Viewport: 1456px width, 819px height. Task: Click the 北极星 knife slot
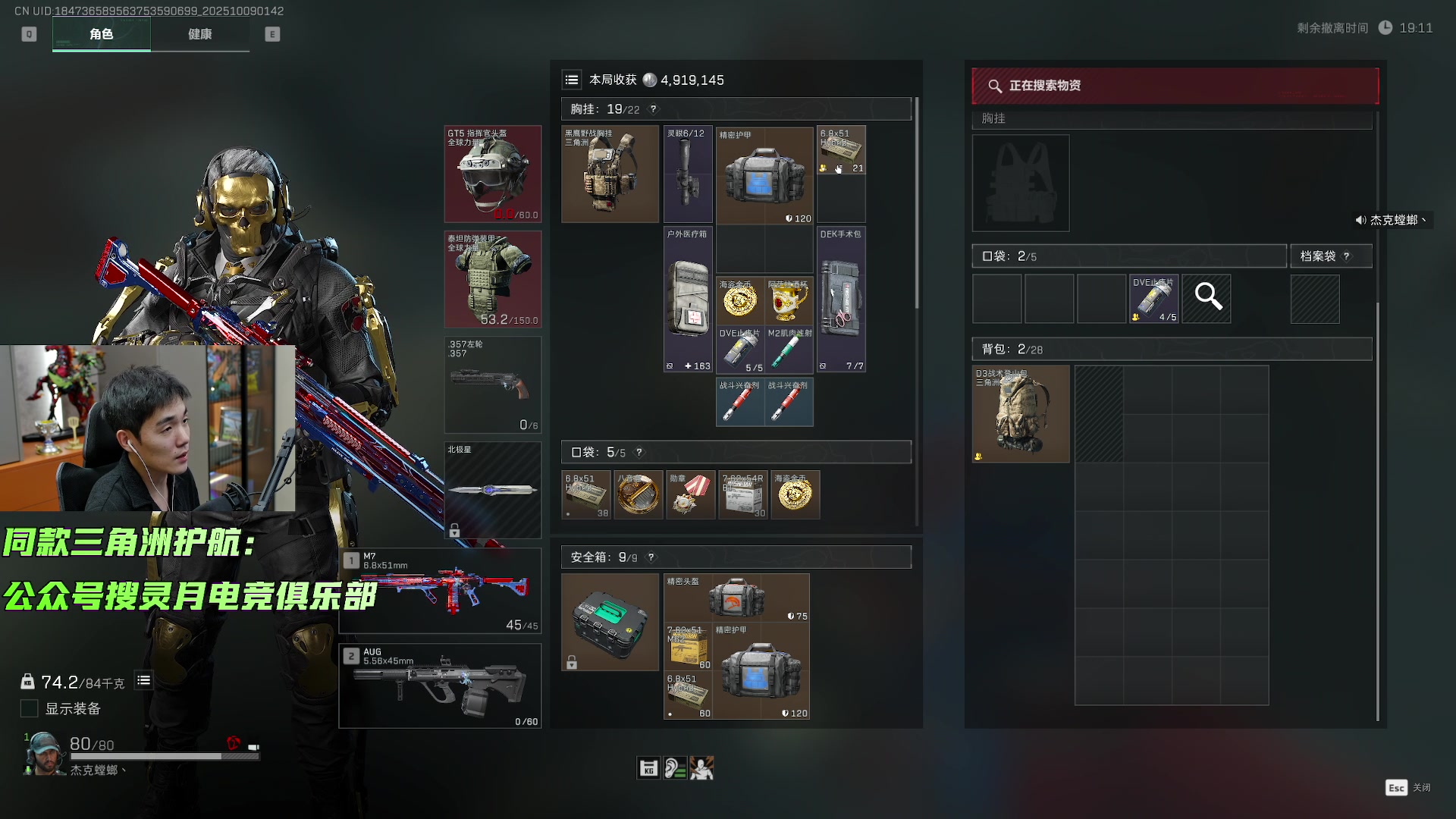[493, 490]
